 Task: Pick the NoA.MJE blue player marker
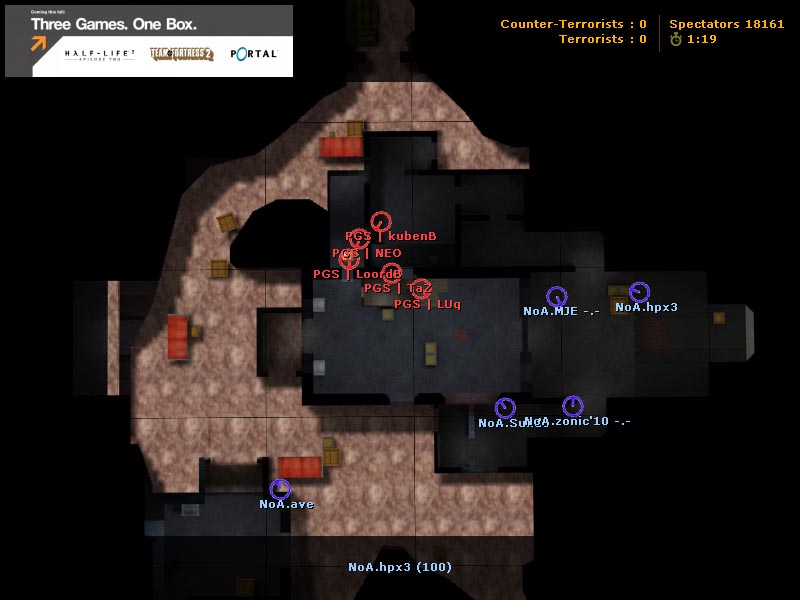point(556,296)
